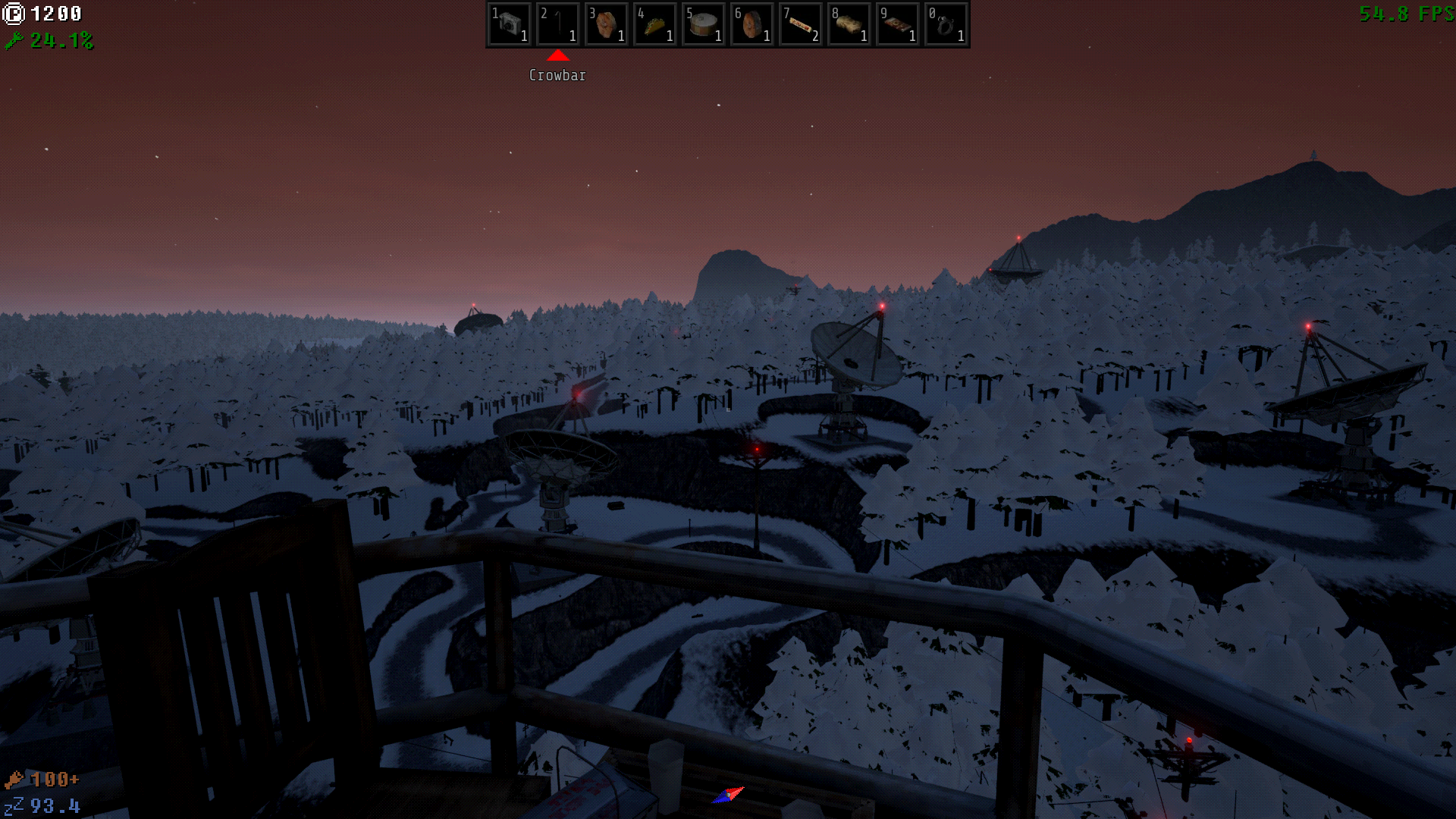
Task: Select the coiled cable in slot 0
Action: coord(946,24)
